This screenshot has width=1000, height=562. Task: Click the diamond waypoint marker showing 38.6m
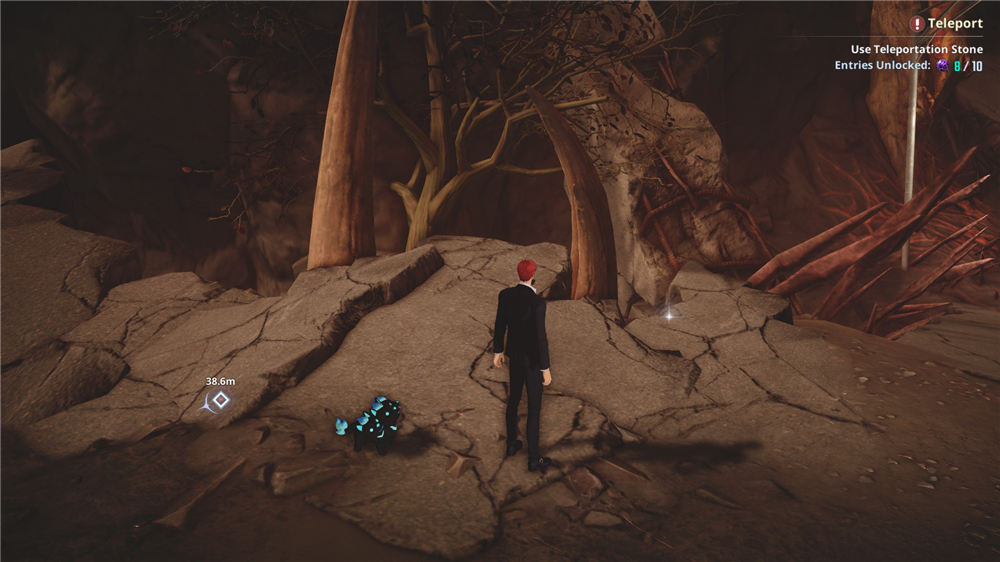pyautogui.click(x=221, y=400)
